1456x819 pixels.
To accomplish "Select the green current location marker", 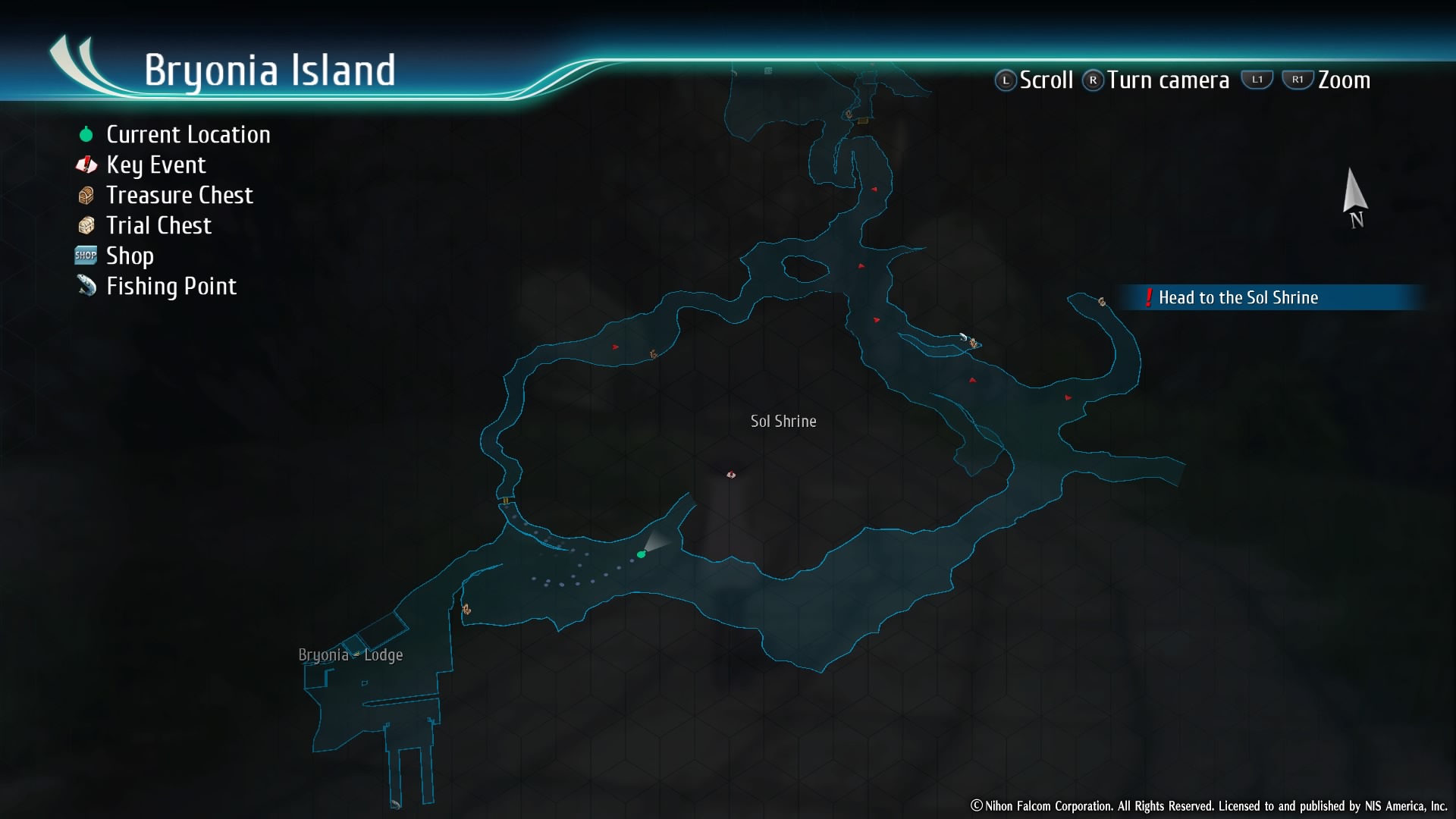I will pyautogui.click(x=641, y=554).
